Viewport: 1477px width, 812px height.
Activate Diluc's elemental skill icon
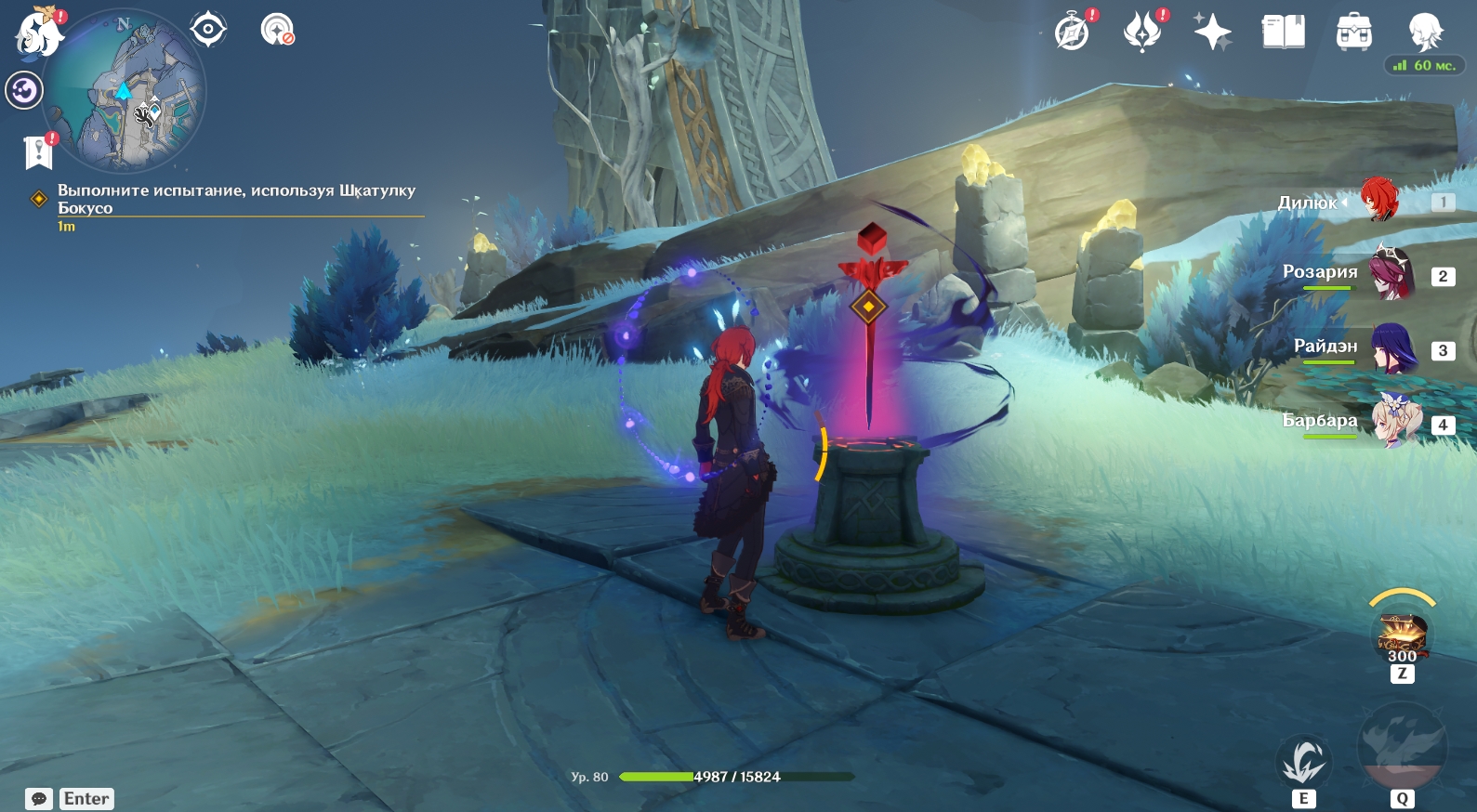[1303, 762]
